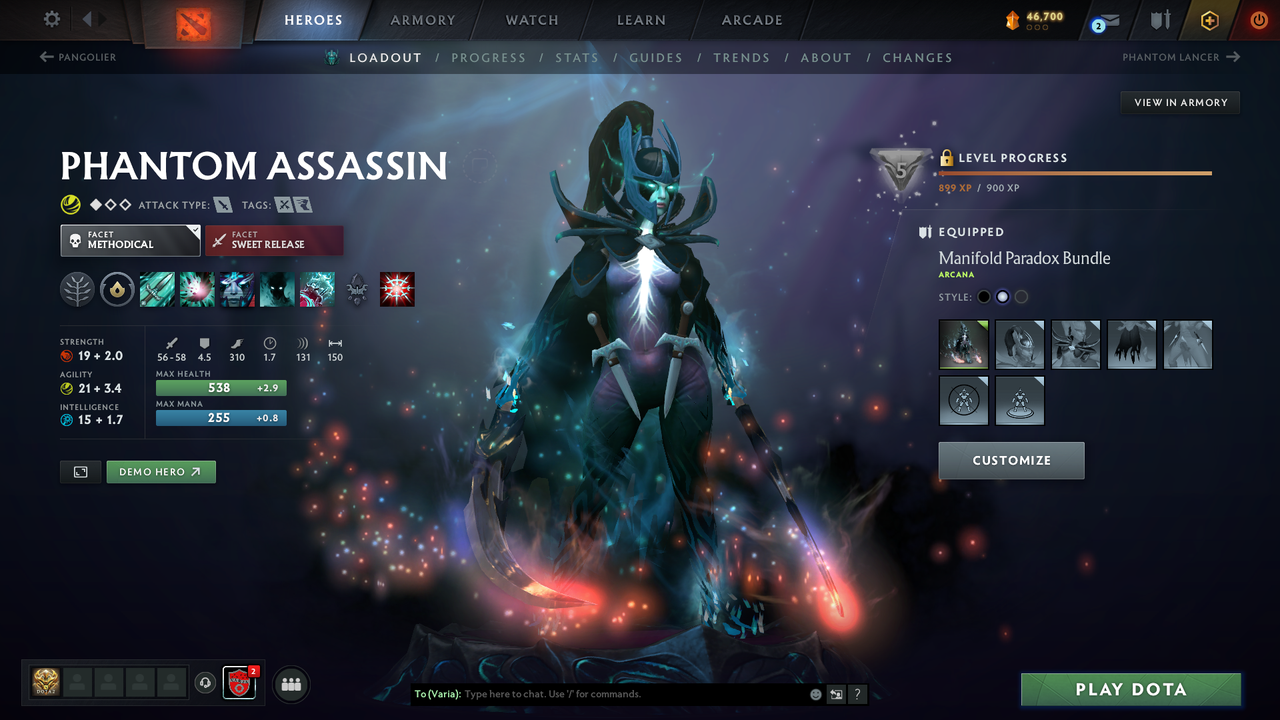Go back to Pangolier hero page
This screenshot has width=1280, height=720.
78,57
